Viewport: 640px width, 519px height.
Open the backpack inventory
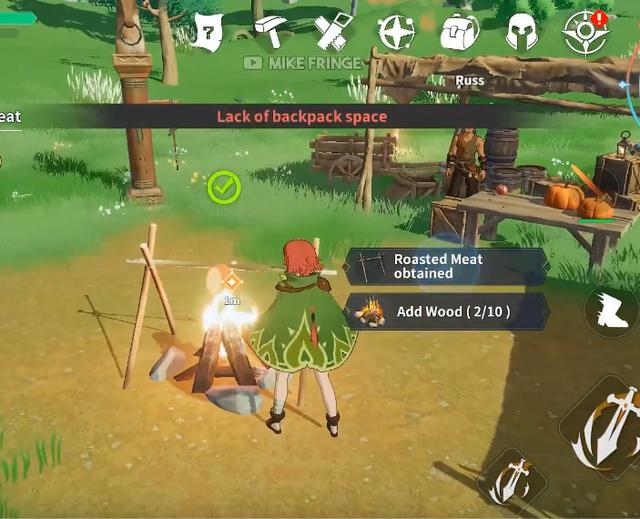459,33
